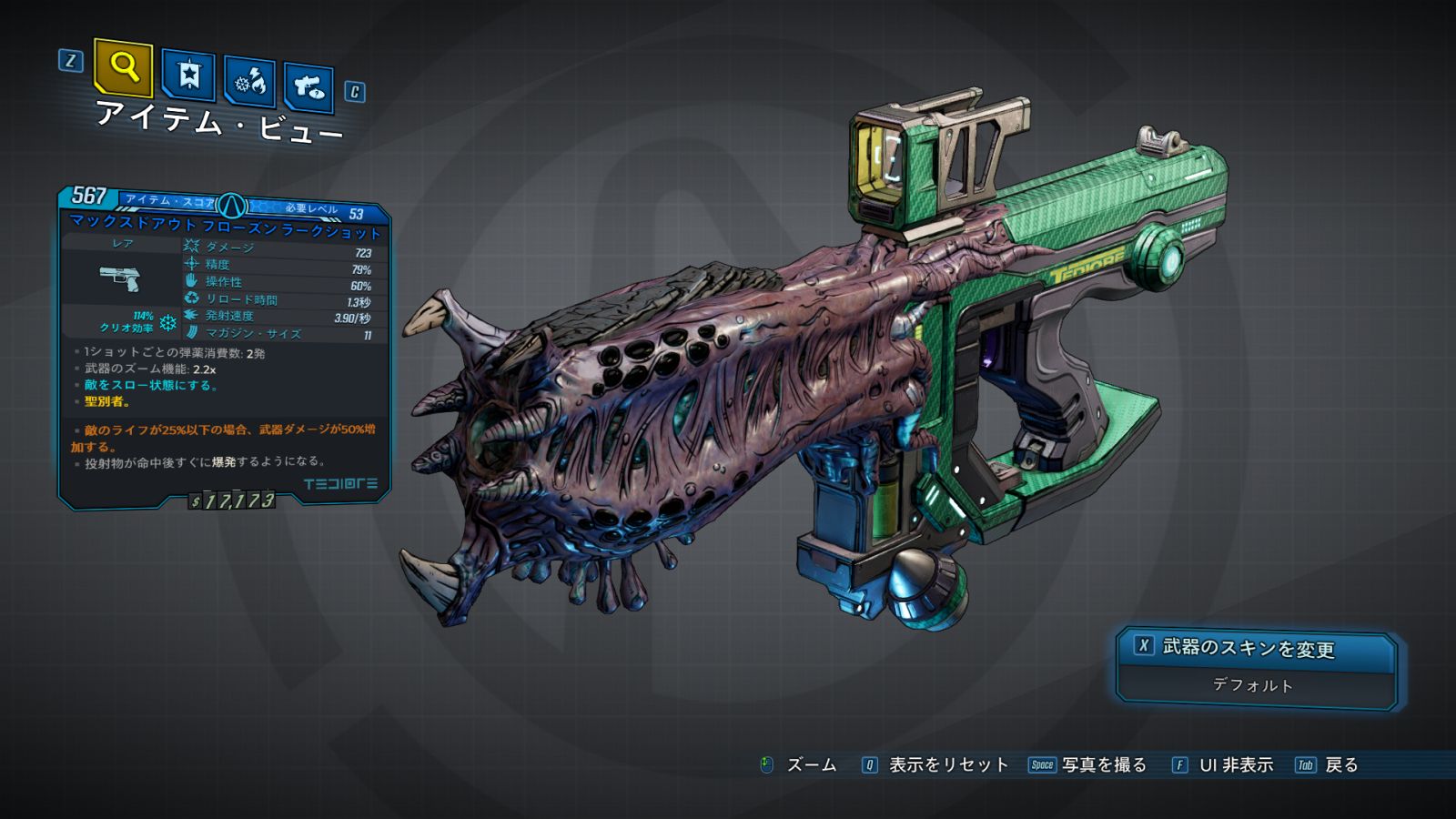Choose the UI 非表示 option
The height and width of the screenshot is (819, 1456).
pos(1235,765)
